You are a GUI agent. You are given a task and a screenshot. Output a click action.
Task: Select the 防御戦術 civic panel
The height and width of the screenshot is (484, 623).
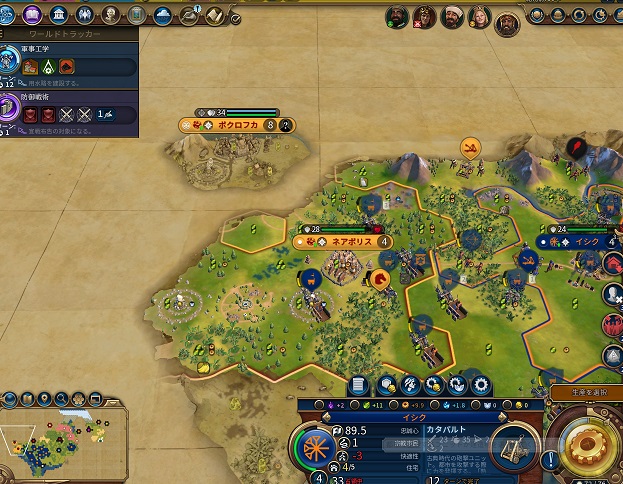(70, 108)
